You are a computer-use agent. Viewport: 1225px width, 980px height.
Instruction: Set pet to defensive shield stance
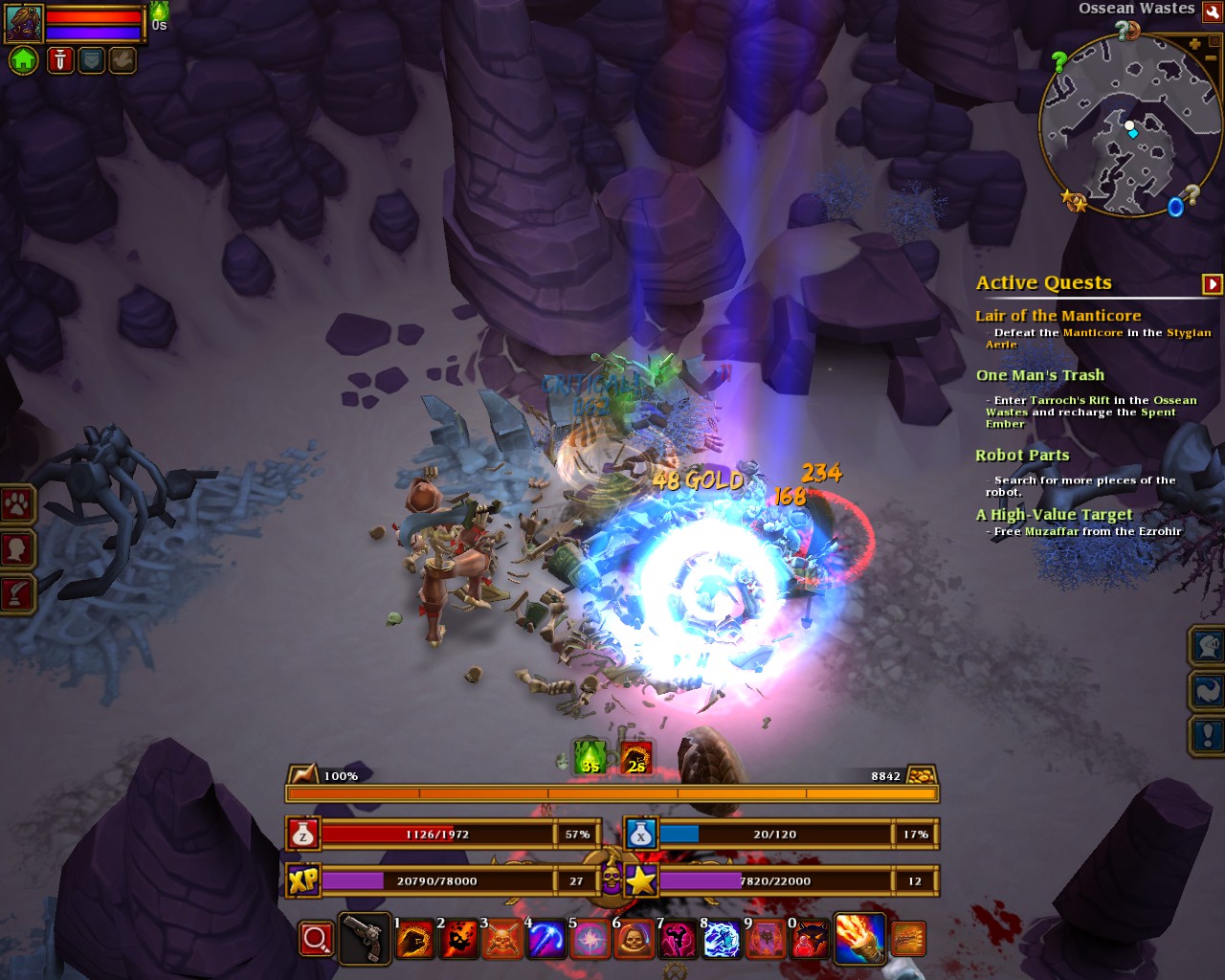click(x=91, y=60)
